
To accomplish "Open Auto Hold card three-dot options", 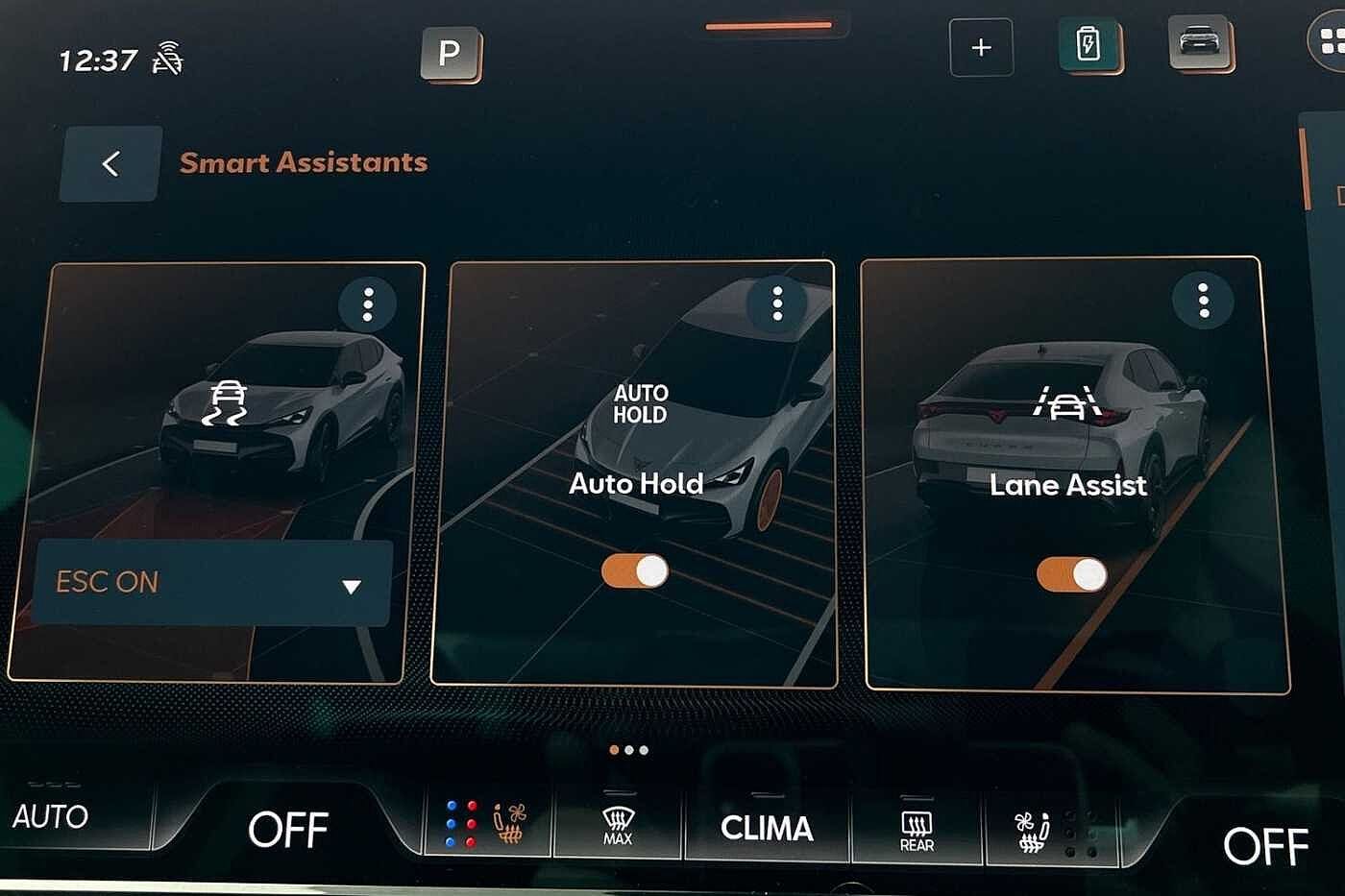I will (x=776, y=303).
